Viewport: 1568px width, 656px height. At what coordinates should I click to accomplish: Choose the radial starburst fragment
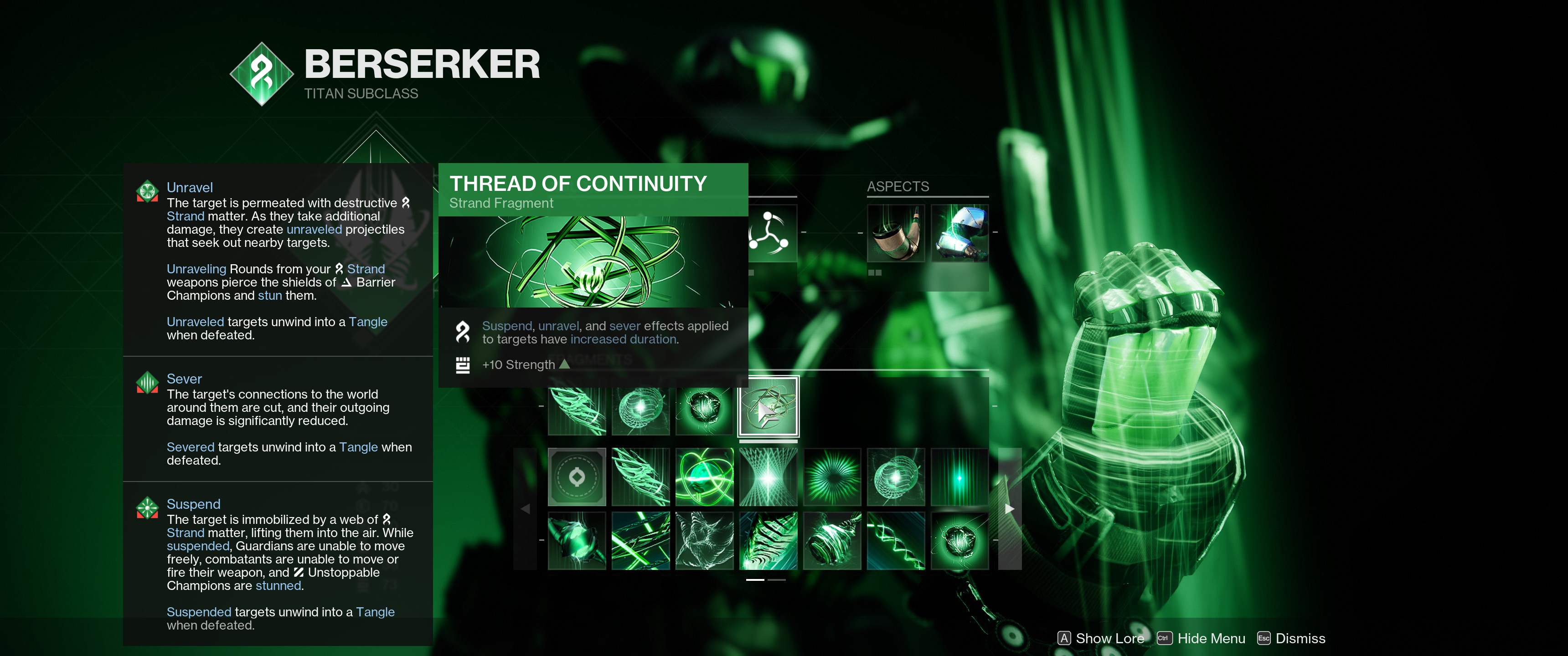click(831, 477)
